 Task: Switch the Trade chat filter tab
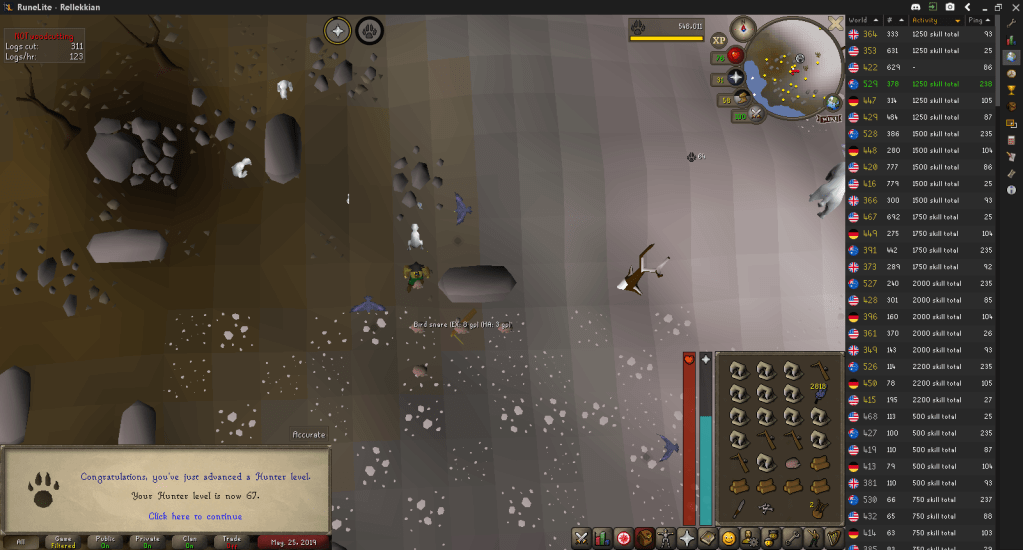(231, 541)
